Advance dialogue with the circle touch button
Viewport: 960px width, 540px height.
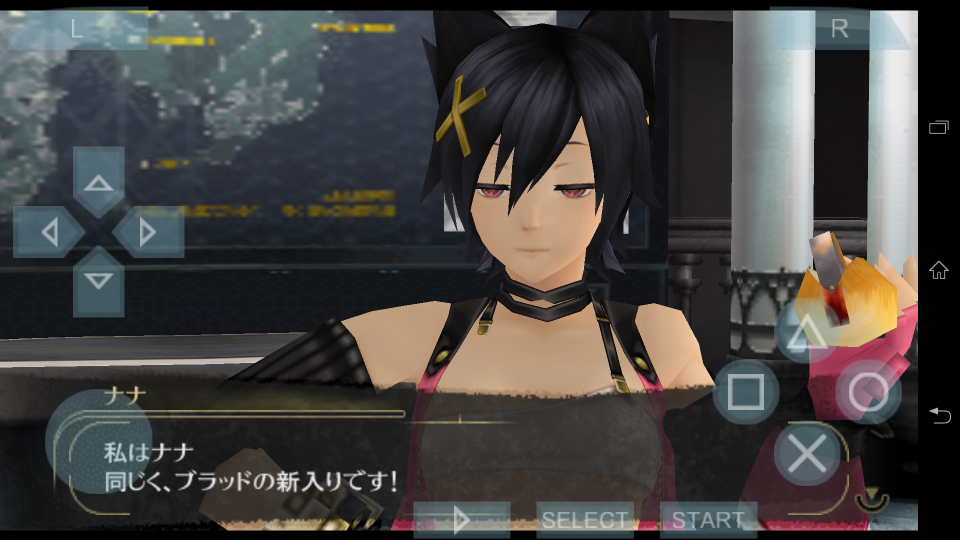(867, 392)
